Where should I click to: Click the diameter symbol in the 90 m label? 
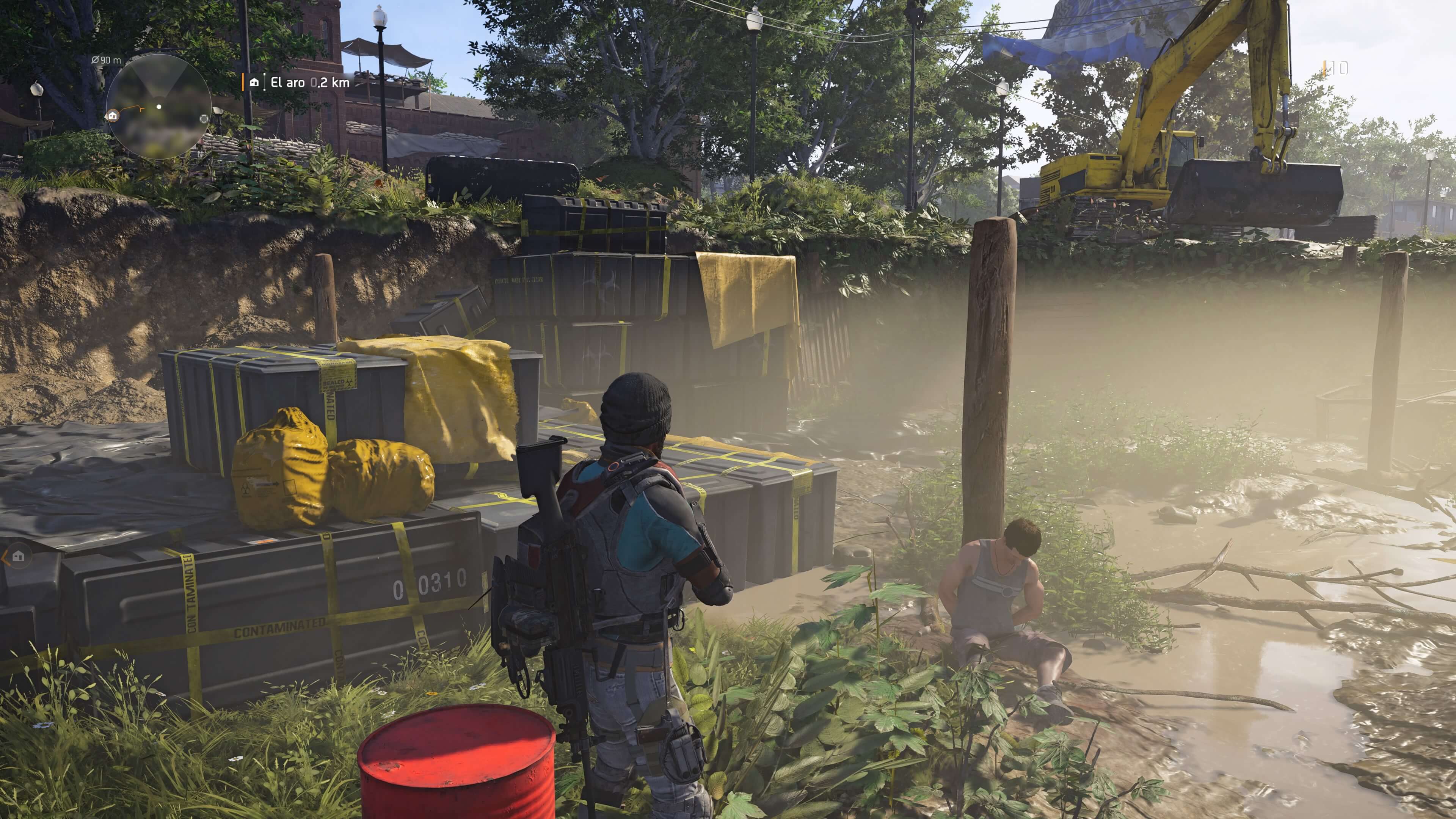[96, 60]
